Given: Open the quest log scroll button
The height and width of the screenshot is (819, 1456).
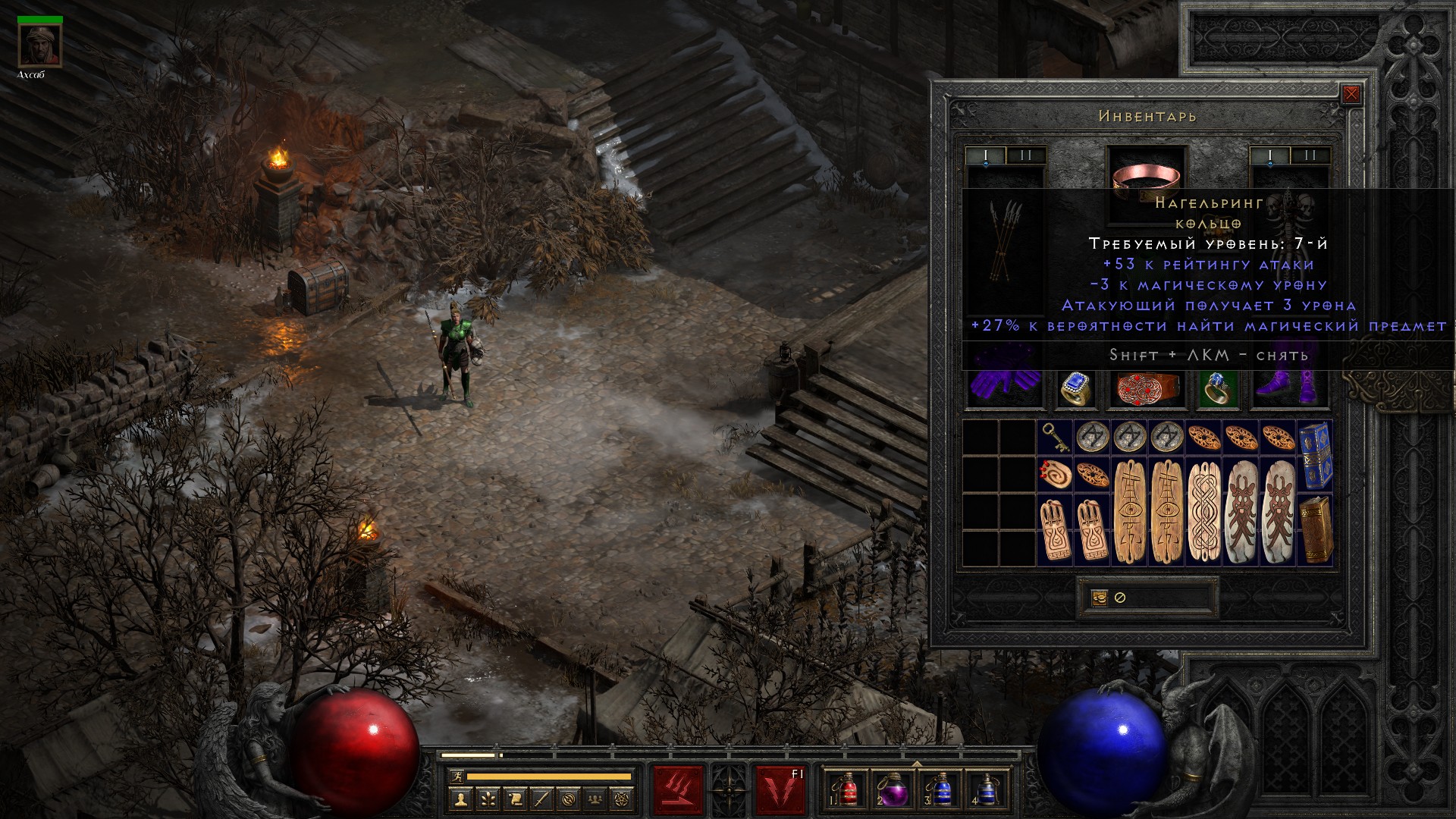Looking at the screenshot, I should pyautogui.click(x=515, y=799).
